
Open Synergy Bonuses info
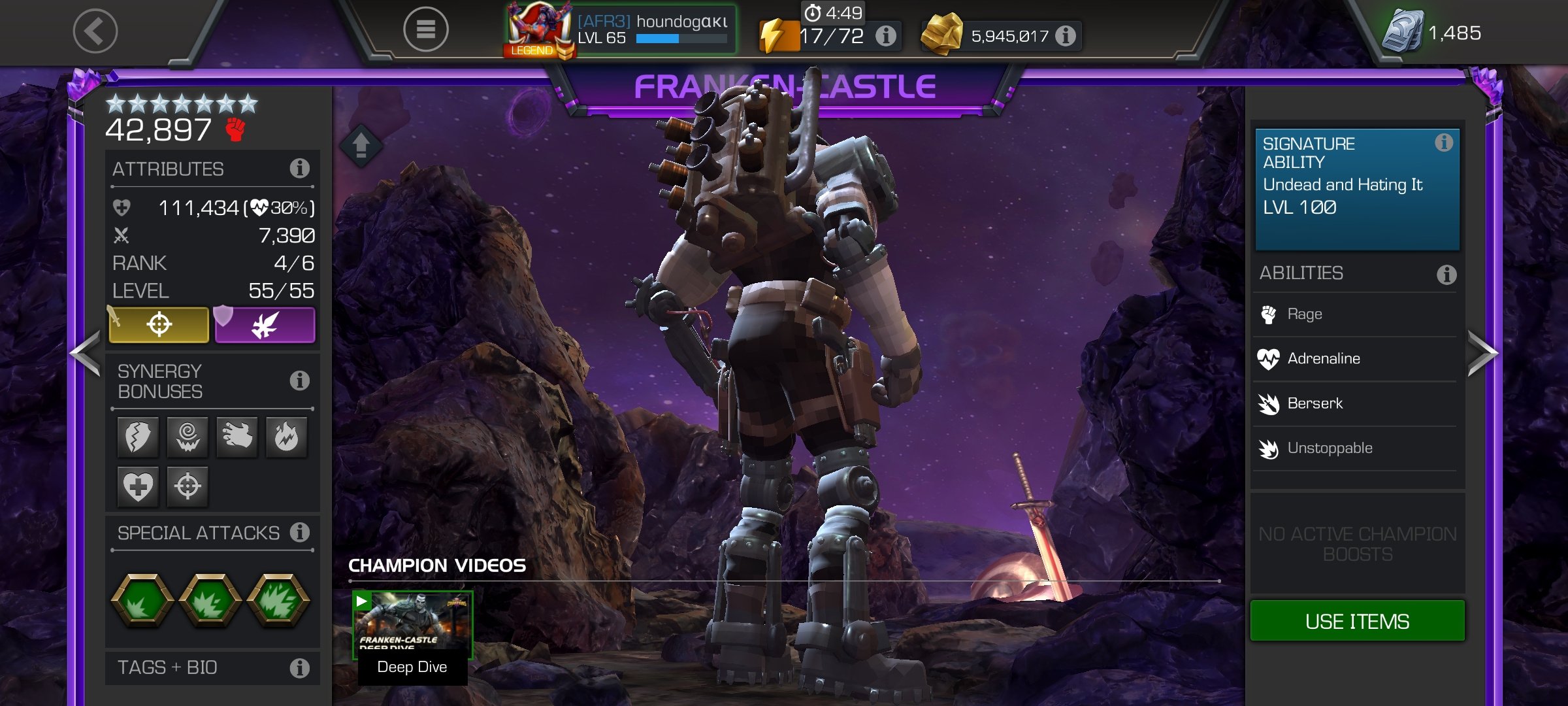tap(299, 380)
